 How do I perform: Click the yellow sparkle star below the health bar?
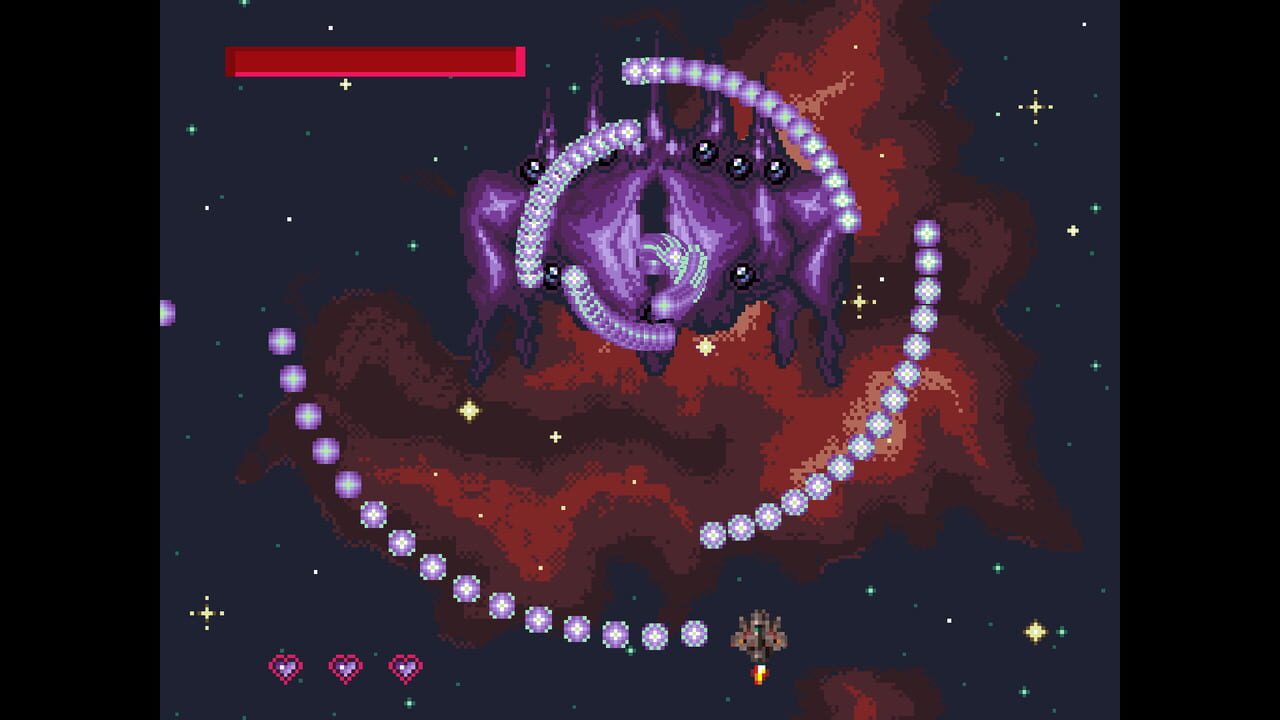[345, 83]
